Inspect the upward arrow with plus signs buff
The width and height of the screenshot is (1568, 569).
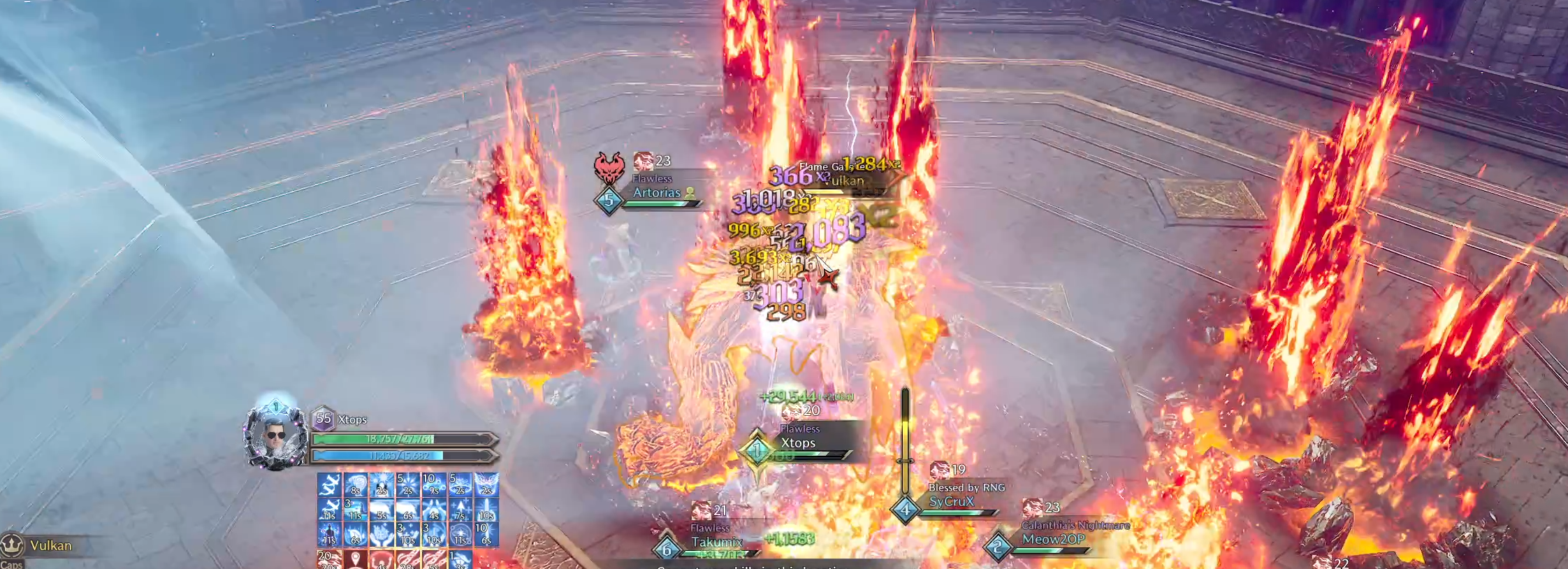point(460,510)
